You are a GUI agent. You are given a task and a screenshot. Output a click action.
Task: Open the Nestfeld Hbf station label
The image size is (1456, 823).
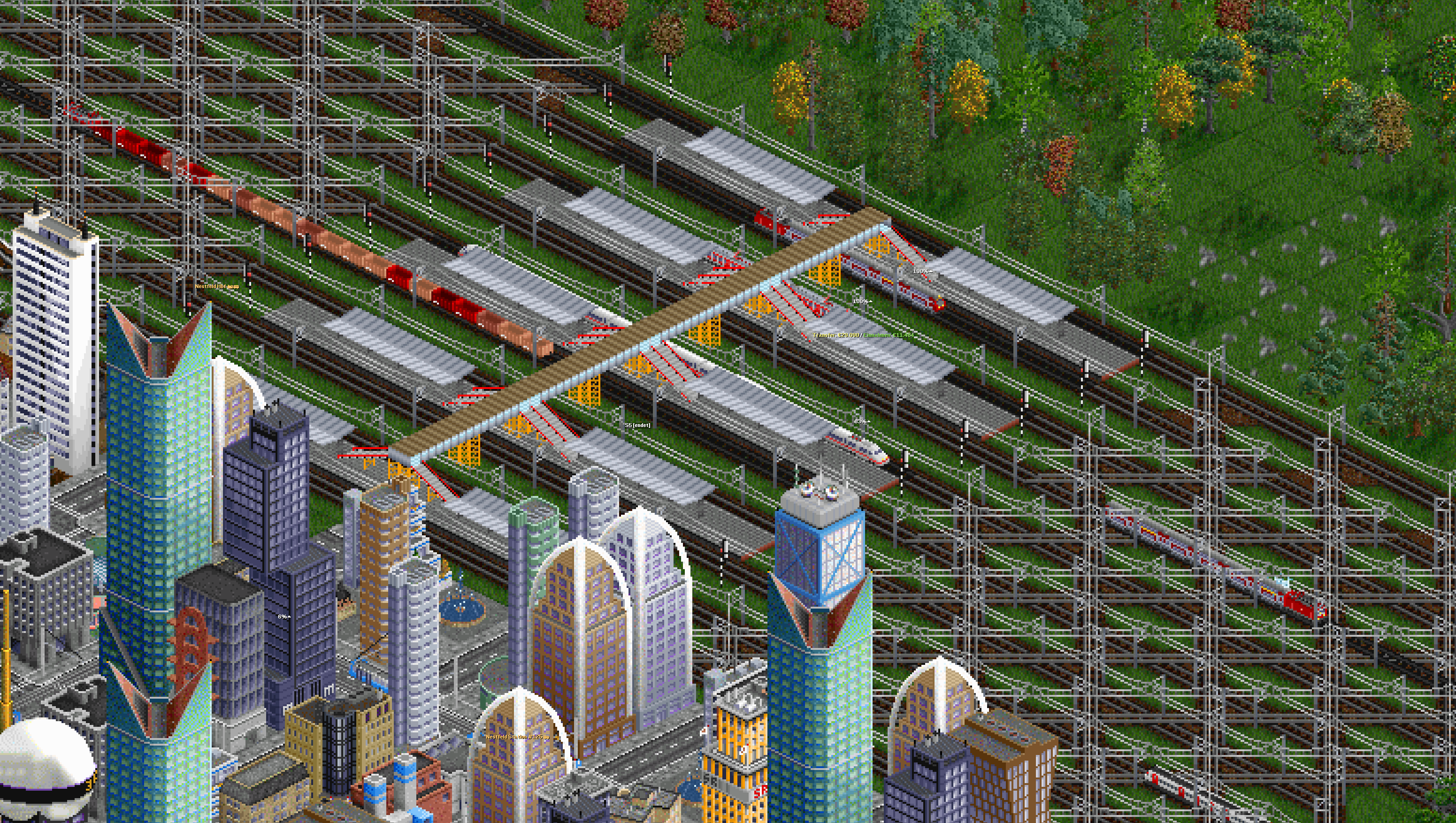(x=216, y=287)
